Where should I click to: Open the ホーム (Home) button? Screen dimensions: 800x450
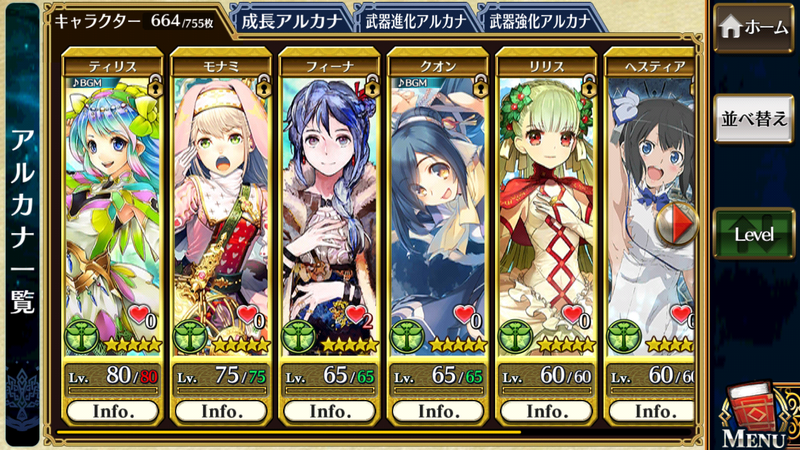pos(754,27)
